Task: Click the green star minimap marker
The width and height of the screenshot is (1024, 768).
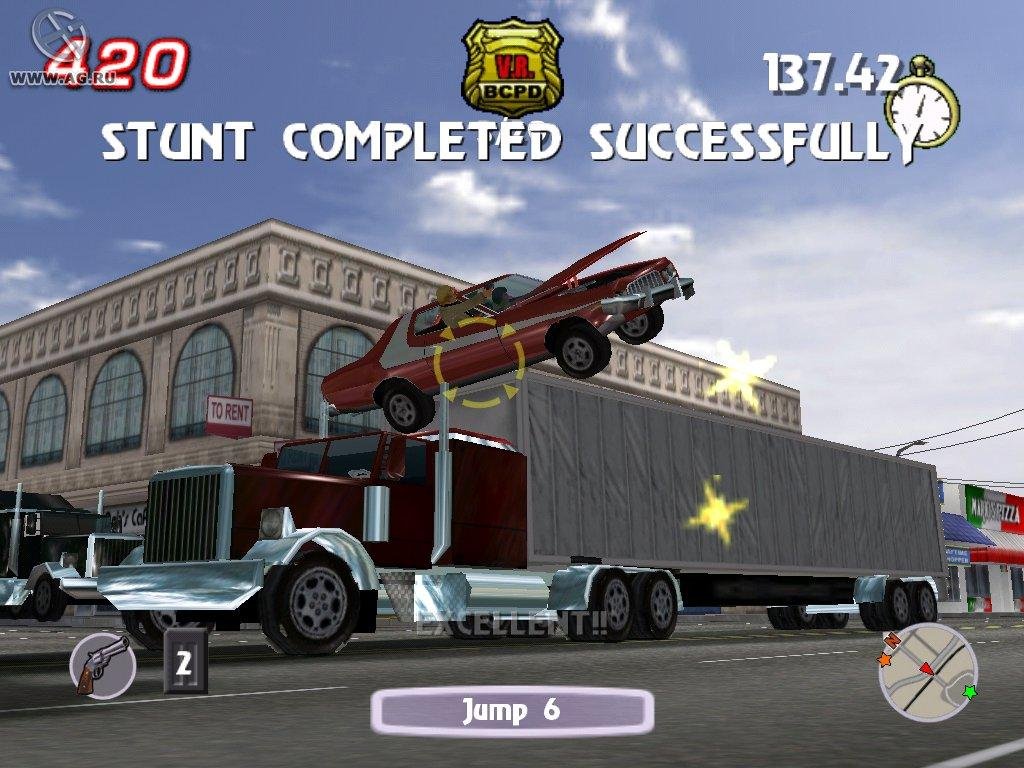Action: click(x=968, y=691)
